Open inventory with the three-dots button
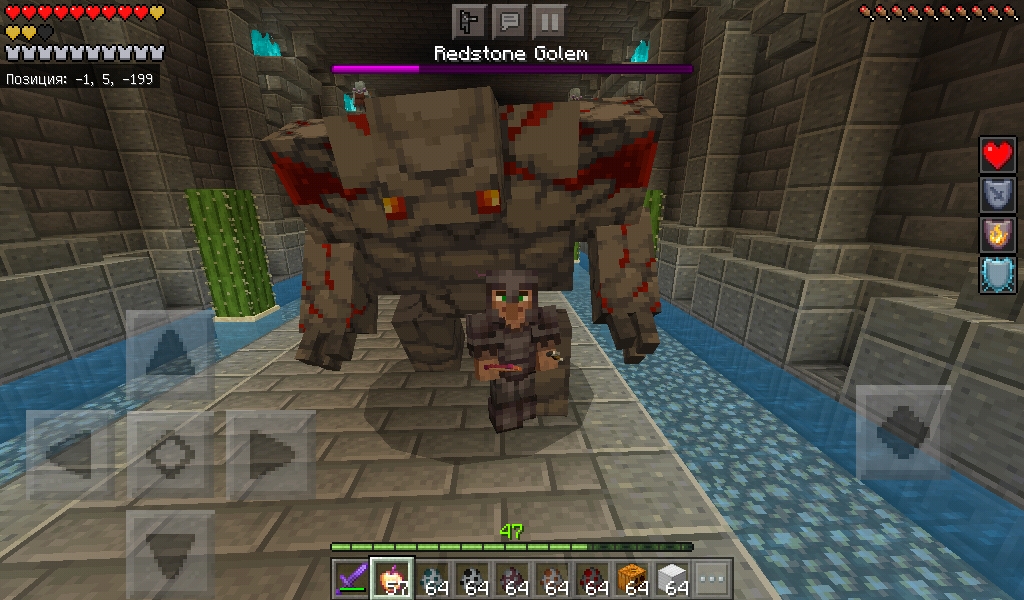This screenshot has width=1024, height=600. [x=711, y=579]
